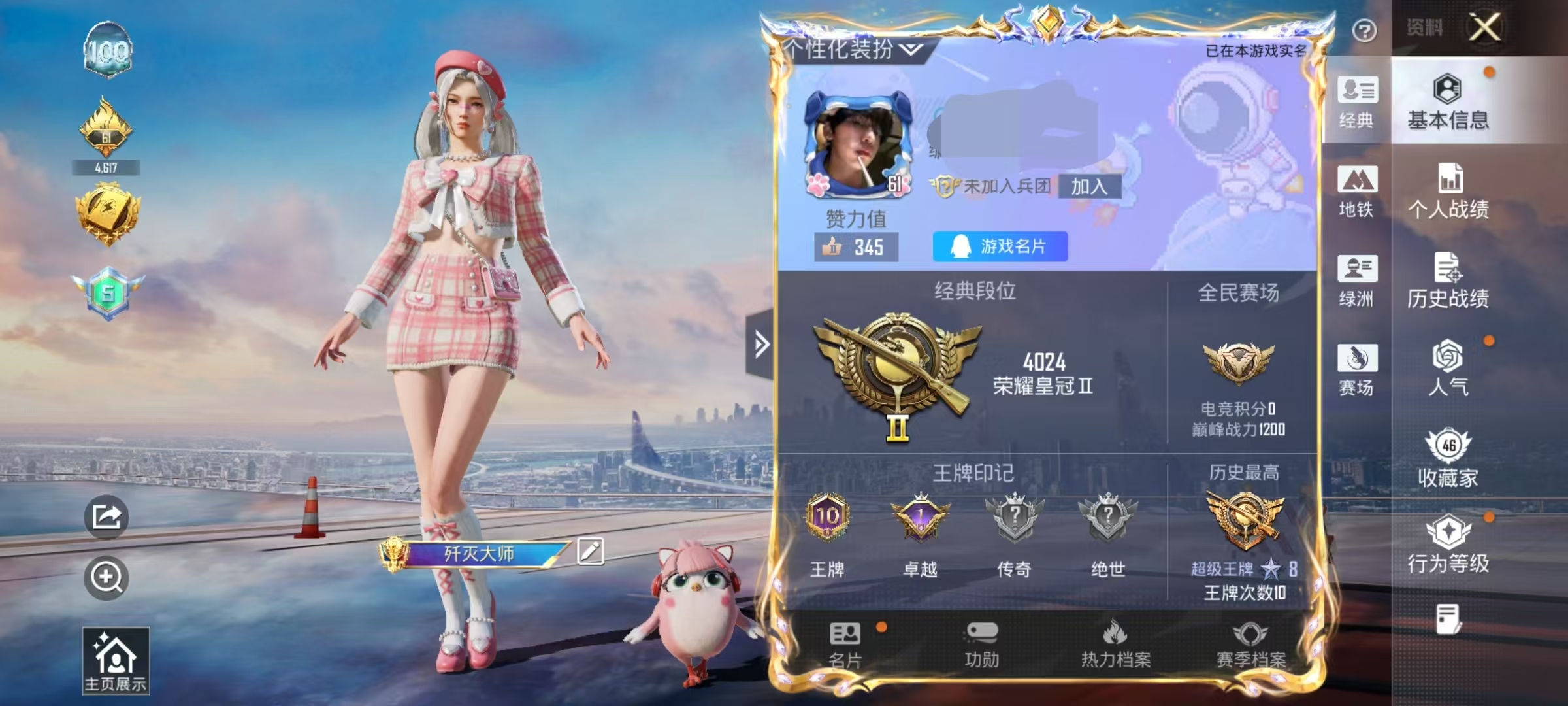
Task: Open the question mark help icon
Action: pyautogui.click(x=1364, y=30)
